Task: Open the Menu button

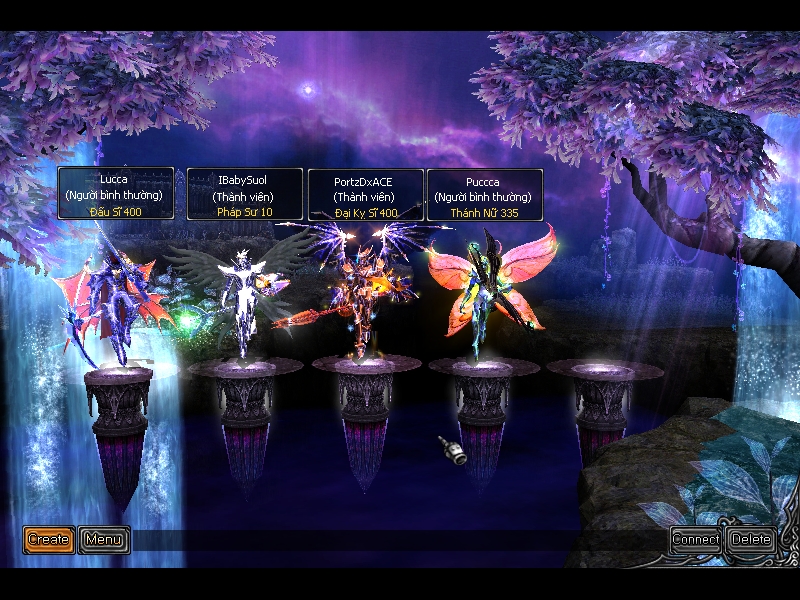Action: click(x=104, y=540)
